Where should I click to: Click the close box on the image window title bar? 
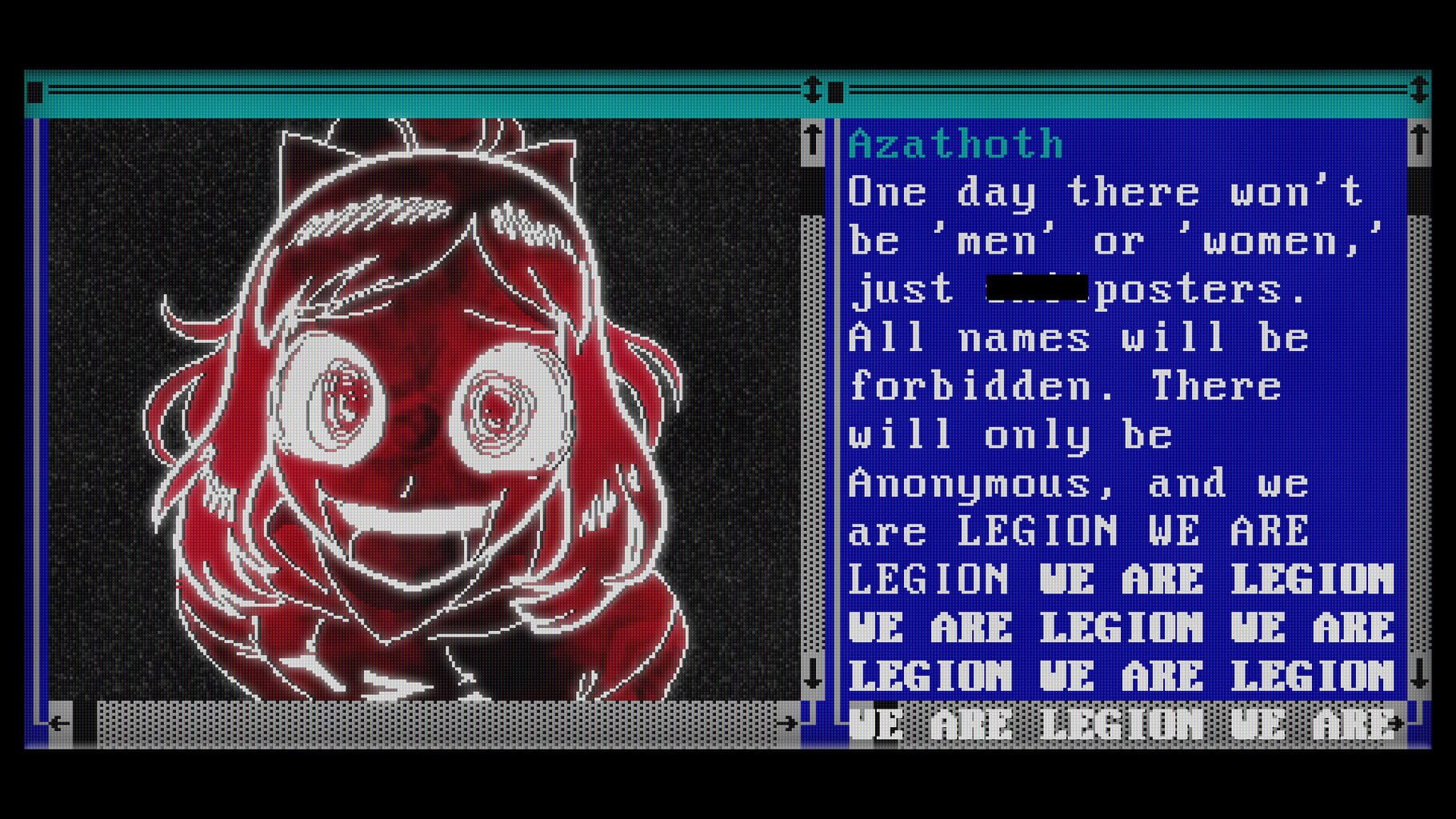[x=34, y=90]
